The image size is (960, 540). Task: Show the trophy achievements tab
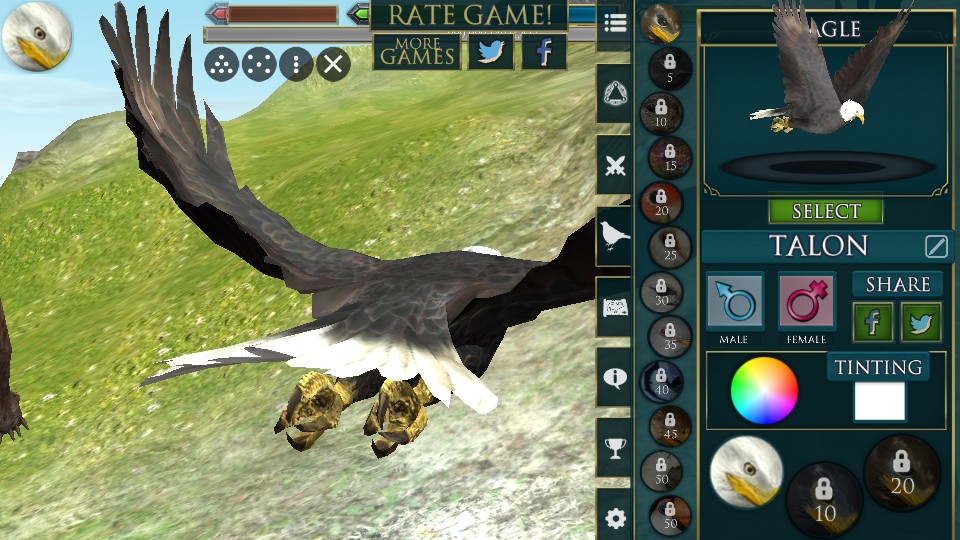615,448
